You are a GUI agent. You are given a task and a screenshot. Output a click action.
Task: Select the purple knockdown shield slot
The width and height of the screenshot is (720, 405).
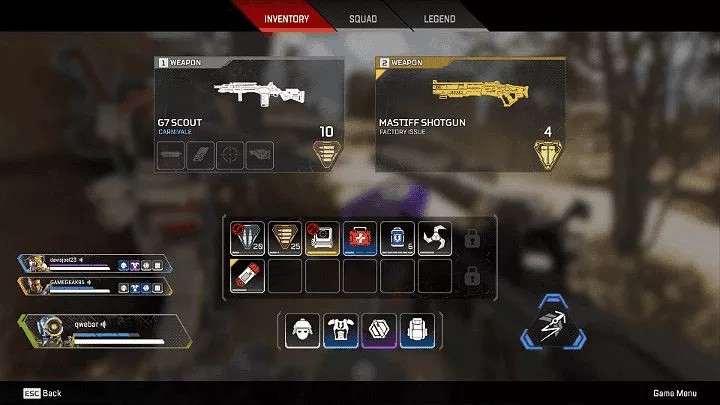click(x=376, y=330)
